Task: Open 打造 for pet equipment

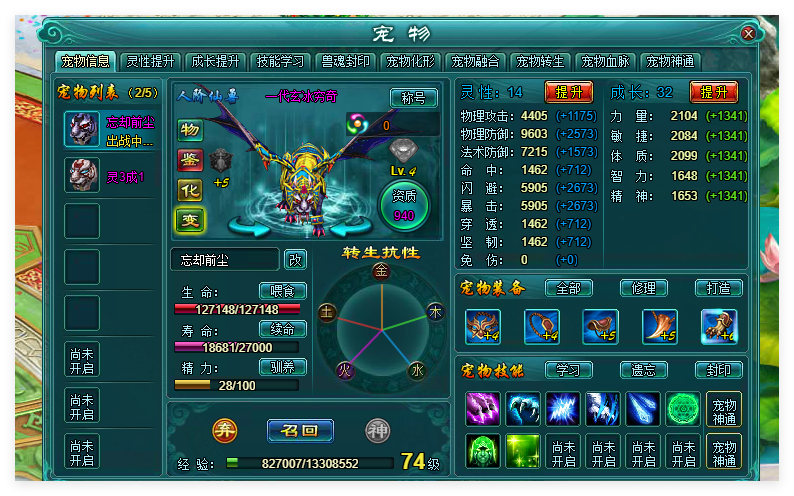Action: tap(718, 288)
